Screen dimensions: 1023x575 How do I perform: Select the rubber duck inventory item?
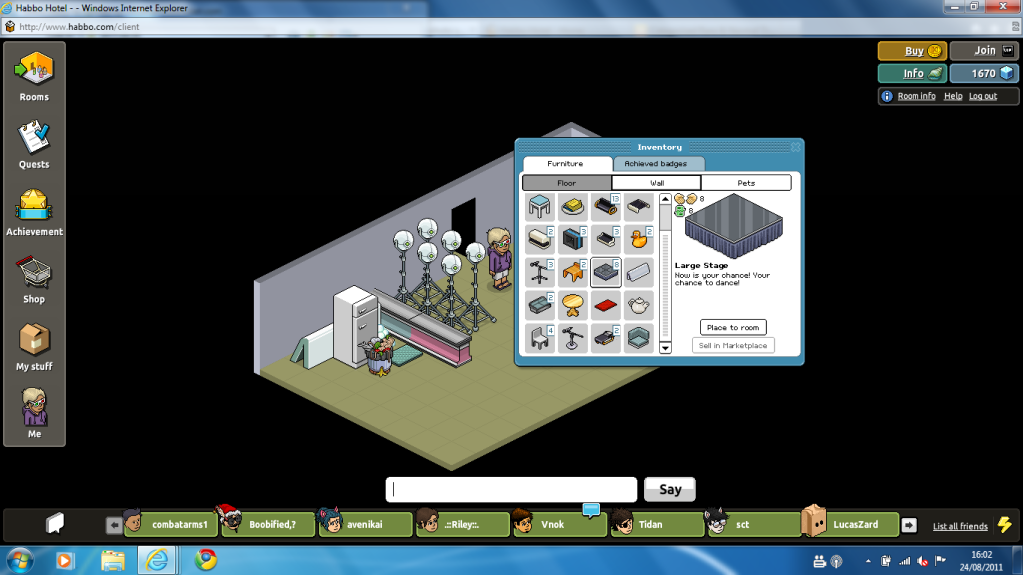(639, 240)
